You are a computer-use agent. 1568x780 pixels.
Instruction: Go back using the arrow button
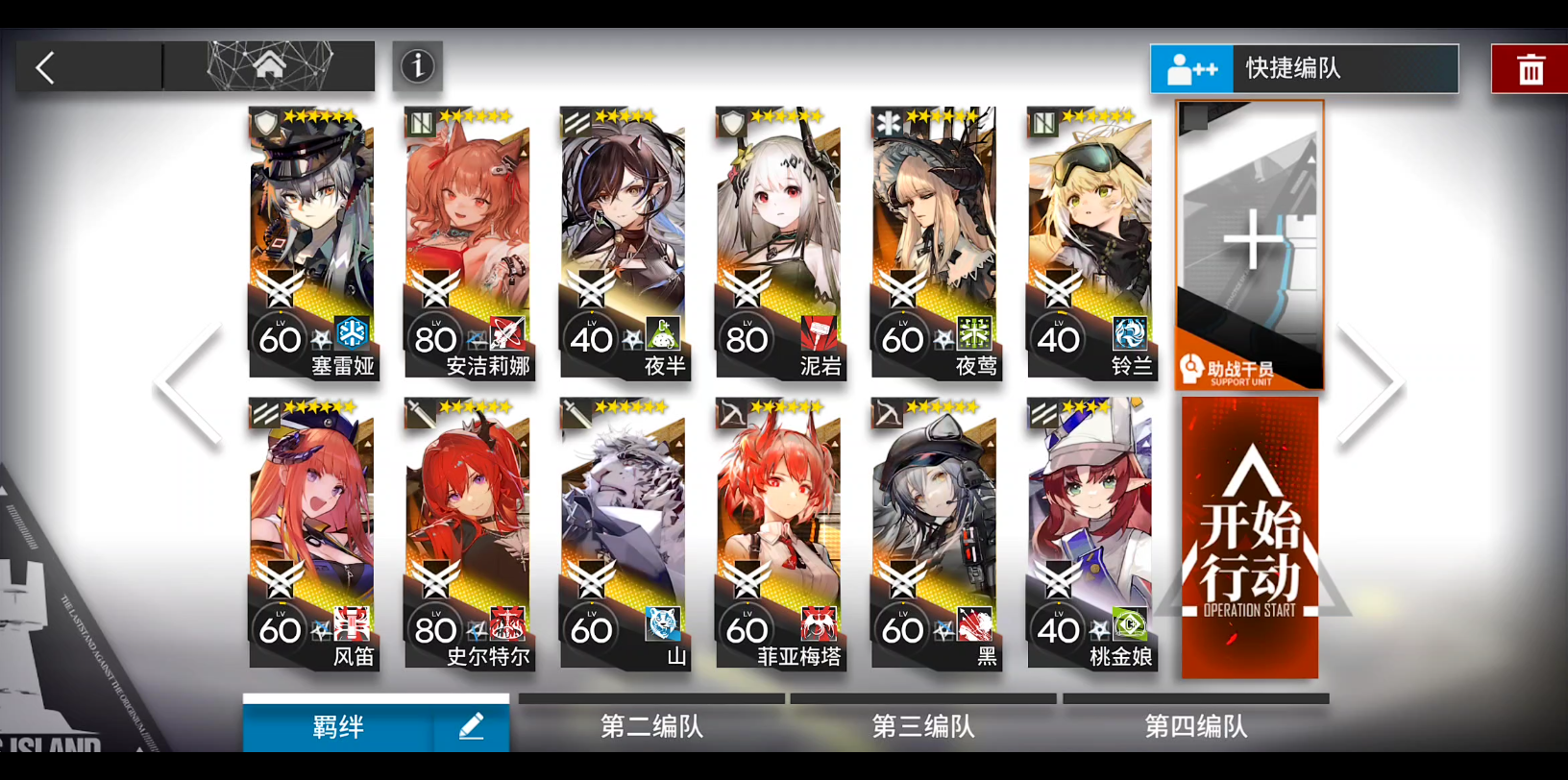[x=46, y=67]
